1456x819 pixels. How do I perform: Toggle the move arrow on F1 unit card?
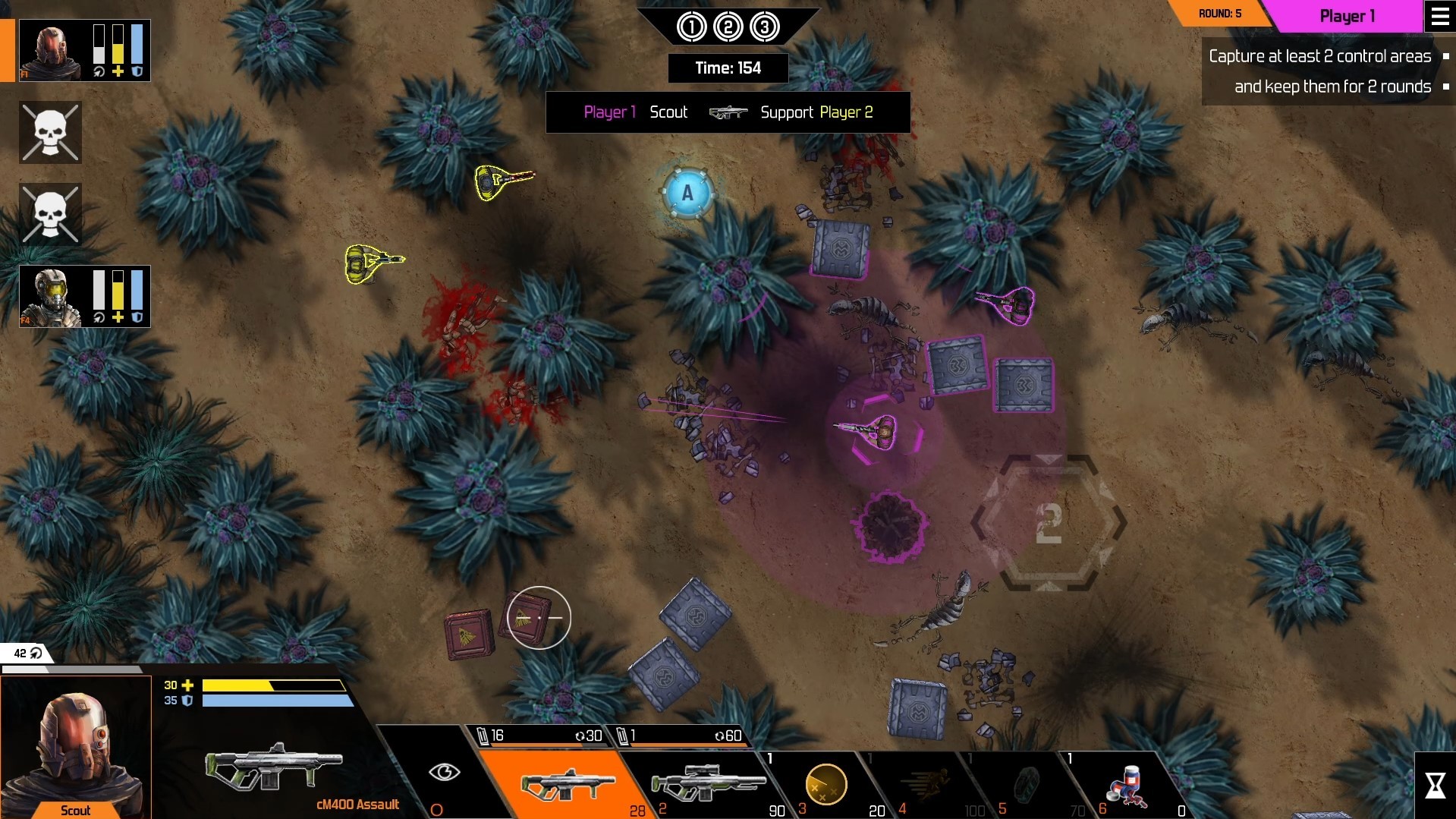(99, 73)
